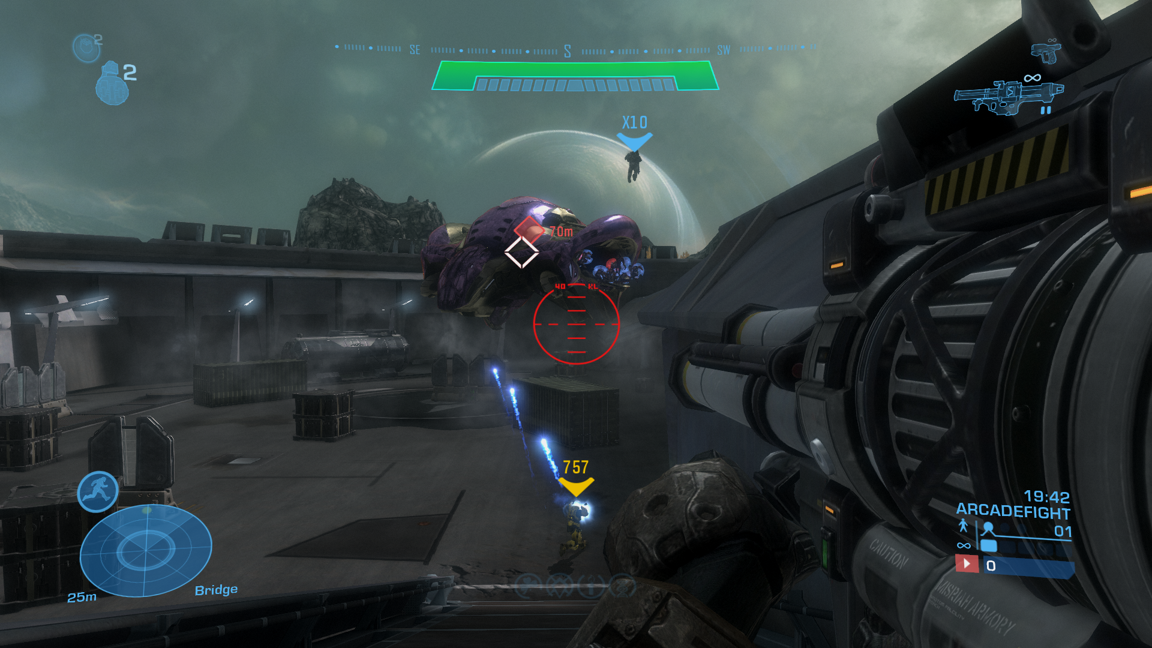Click the red team score flag icon
Screen dimensions: 1152x648
966,564
